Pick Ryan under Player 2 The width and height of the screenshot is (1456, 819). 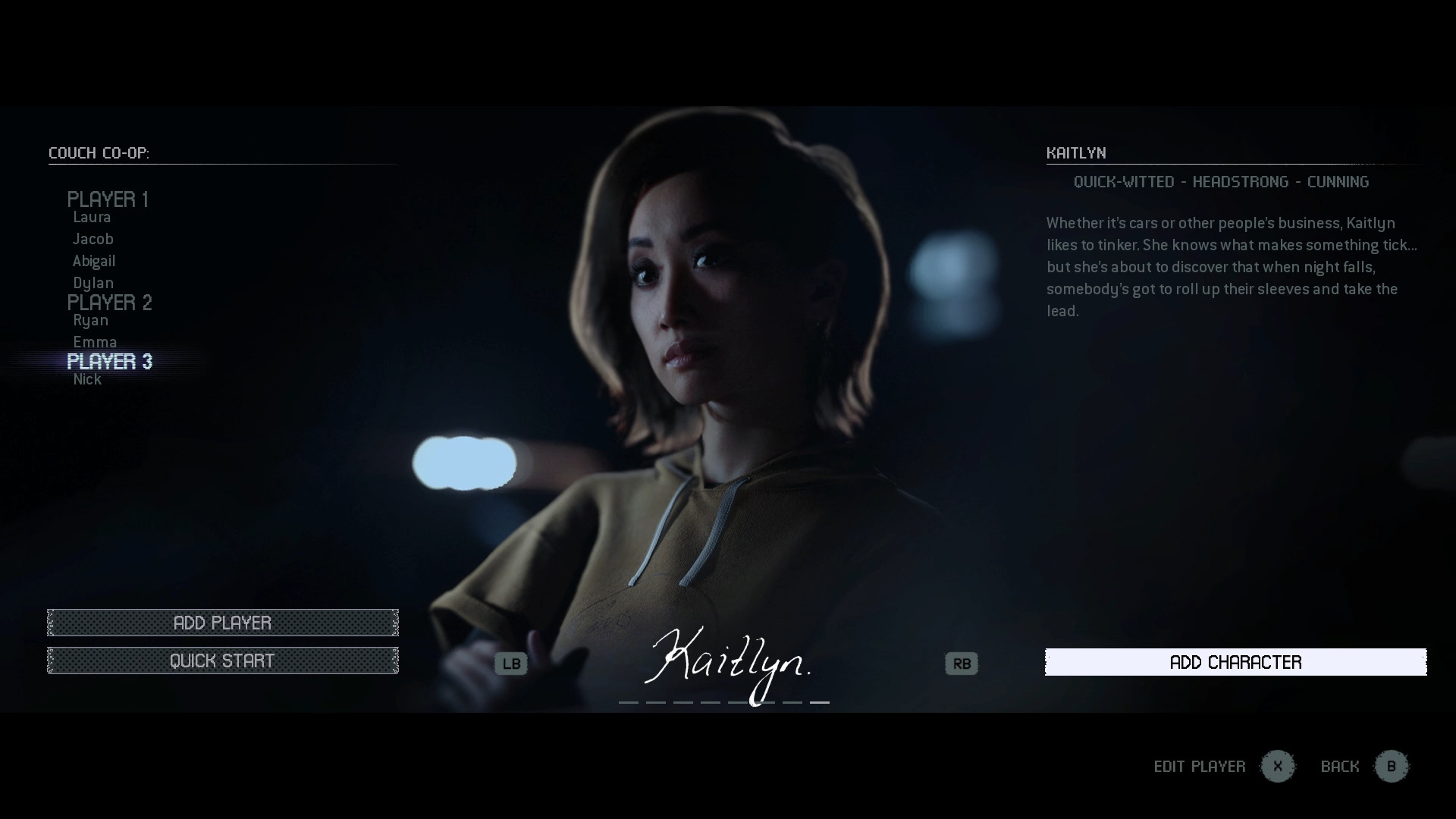tap(90, 320)
